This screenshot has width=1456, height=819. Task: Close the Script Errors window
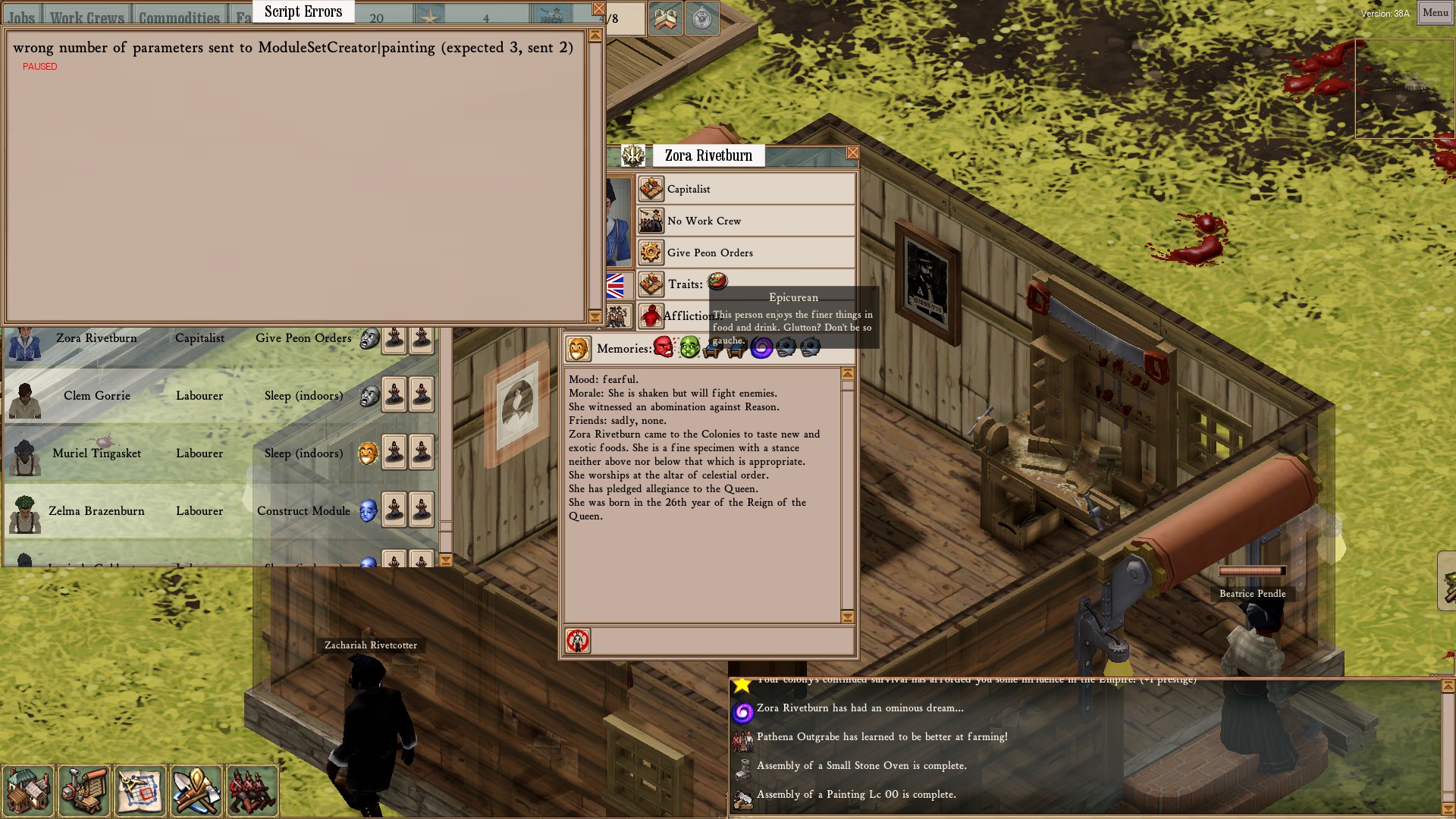click(x=598, y=9)
